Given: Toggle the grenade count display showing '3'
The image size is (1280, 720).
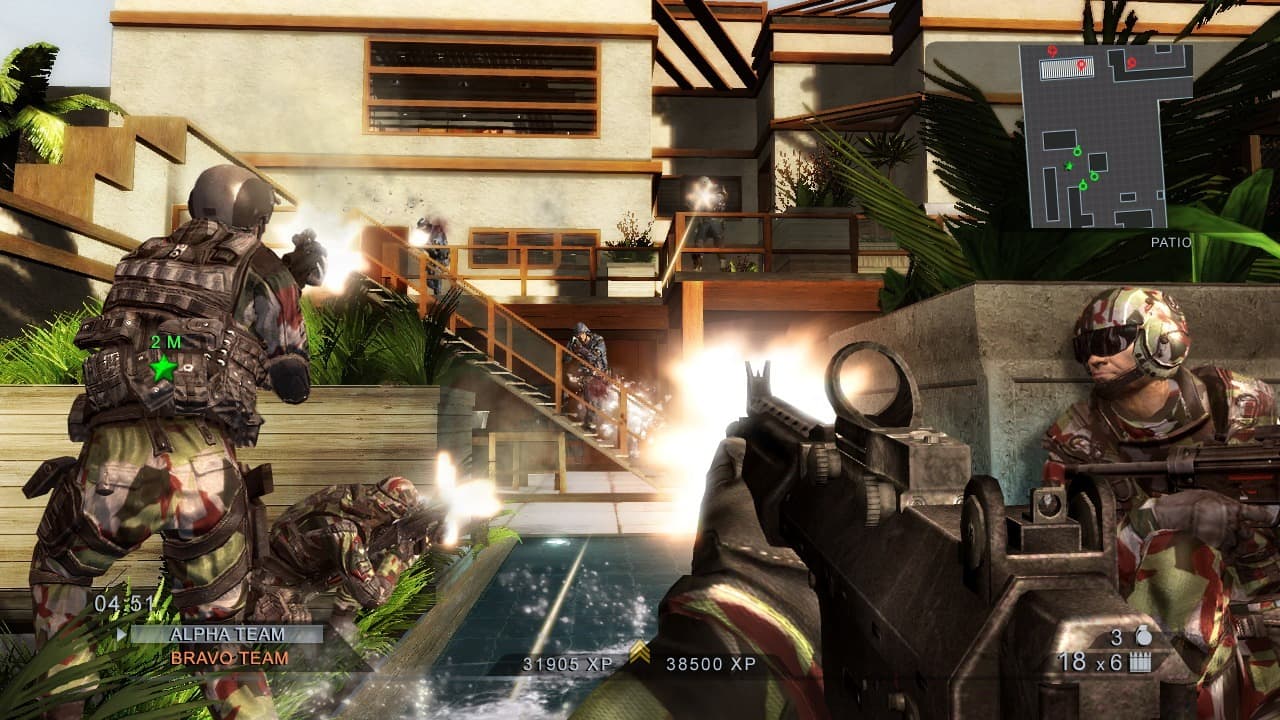Looking at the screenshot, I should pos(1117,636).
